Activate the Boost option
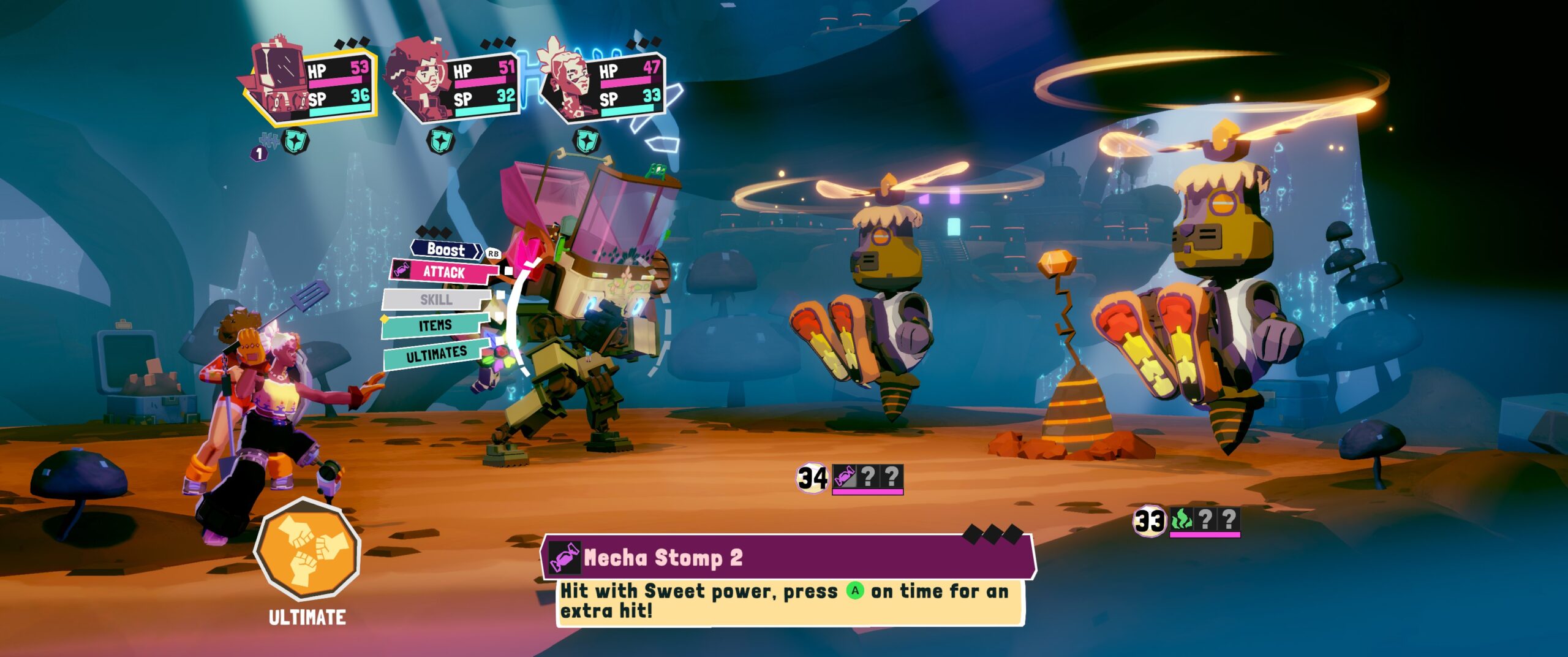This screenshot has width=1568, height=657. pos(447,249)
